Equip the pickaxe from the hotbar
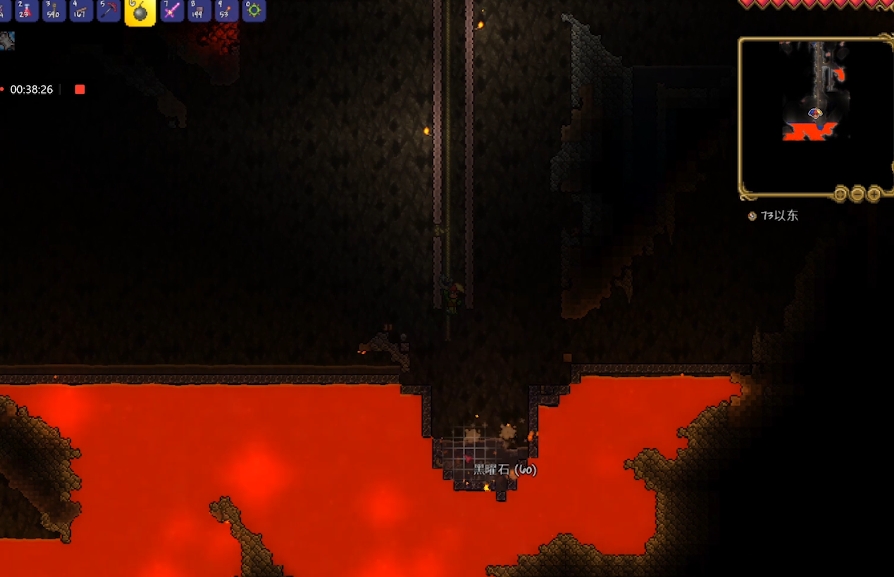Screen dimensions: 894x577 [x=110, y=10]
